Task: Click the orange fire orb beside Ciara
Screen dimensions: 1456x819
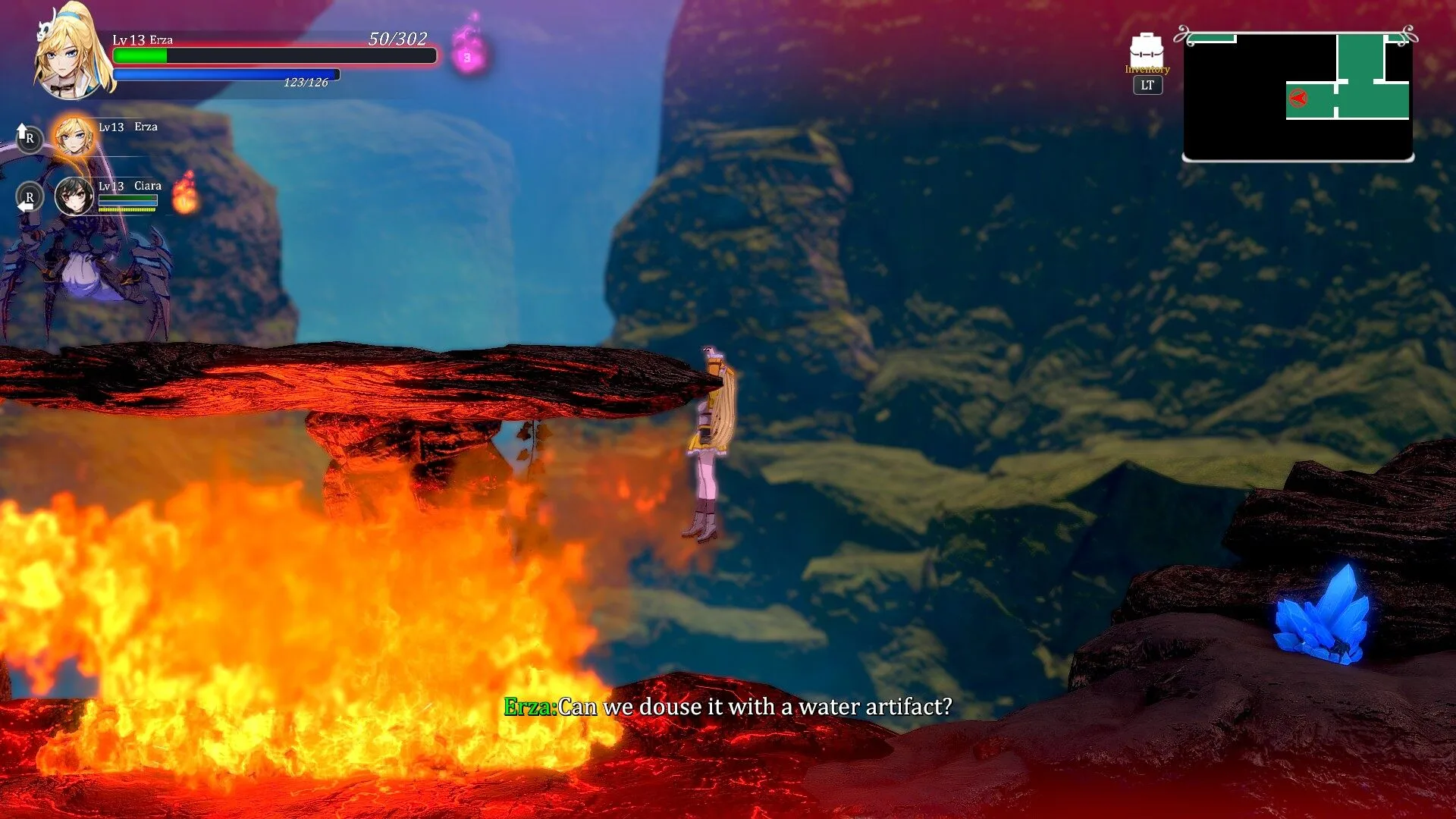Action: pos(185,193)
